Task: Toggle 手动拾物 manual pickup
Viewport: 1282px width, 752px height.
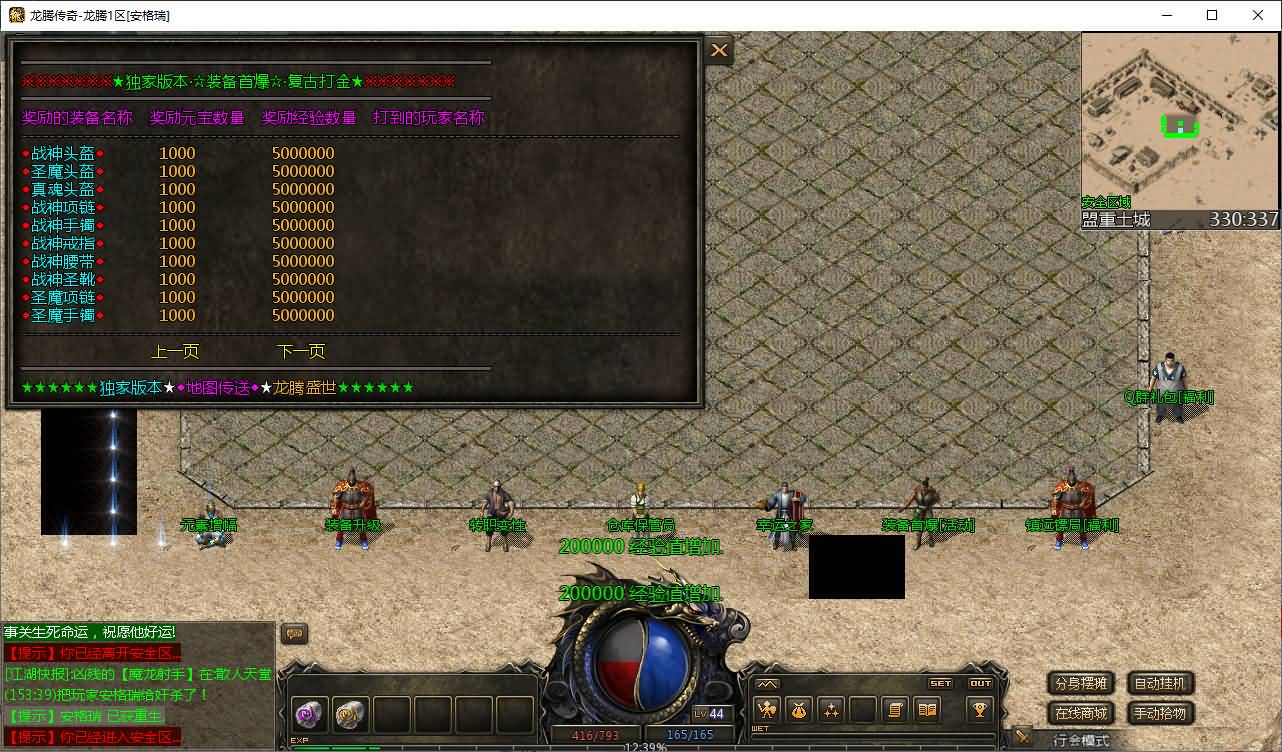Action: 1161,713
